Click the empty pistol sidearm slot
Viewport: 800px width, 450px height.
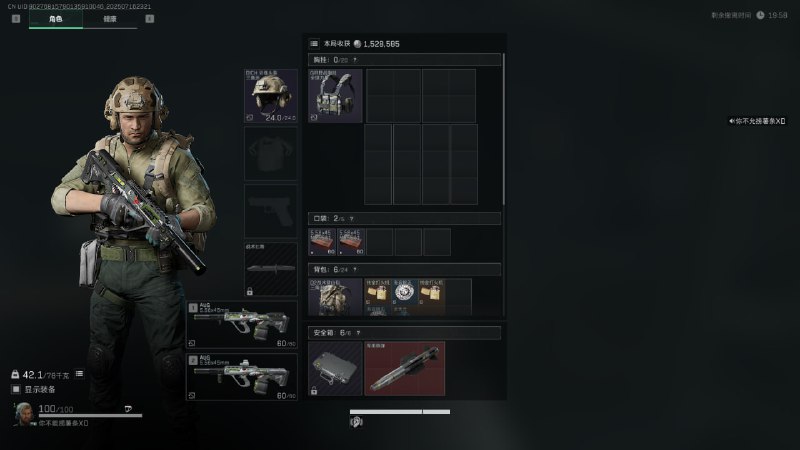(271, 209)
